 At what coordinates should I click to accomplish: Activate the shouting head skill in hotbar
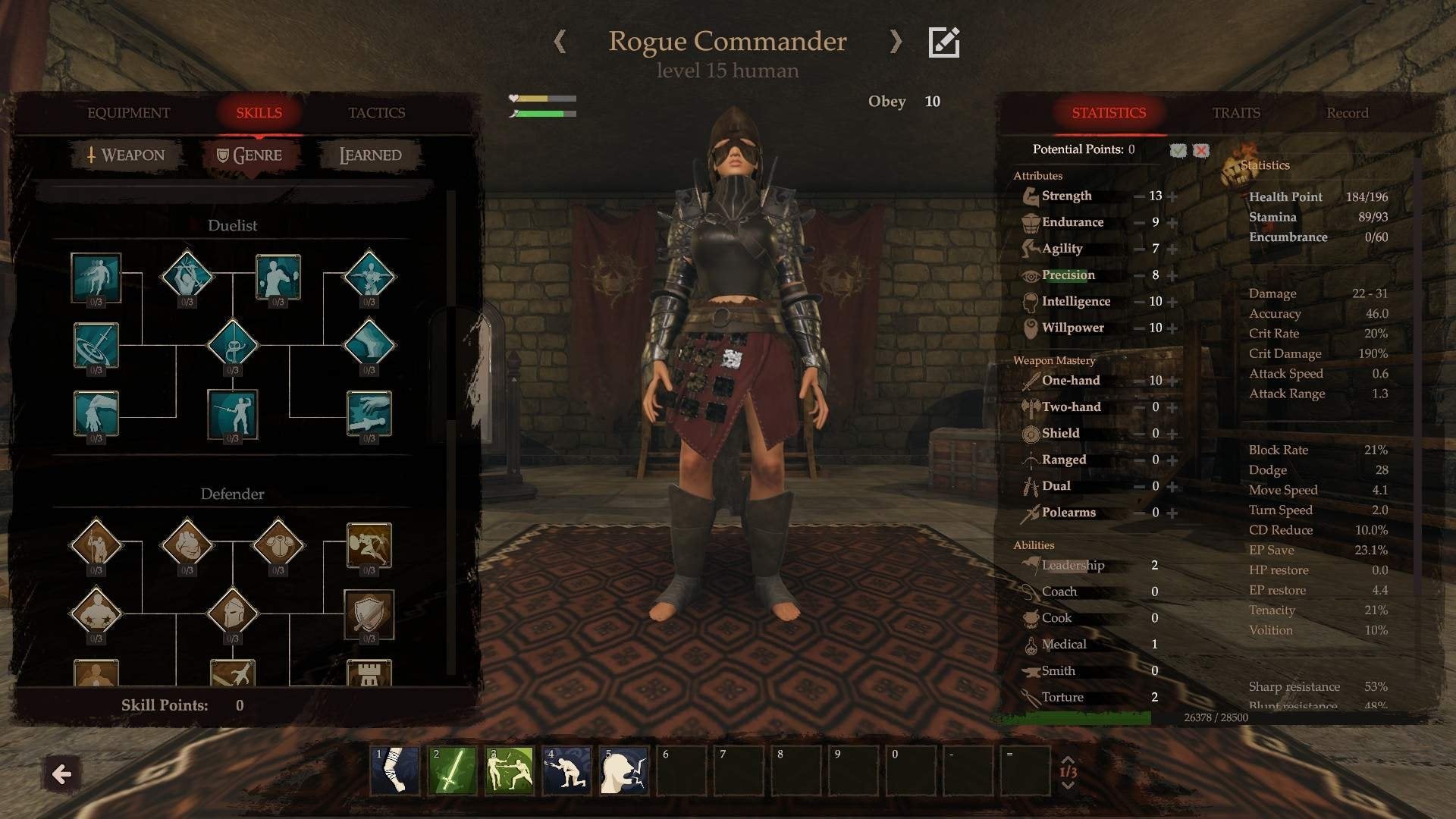(624, 770)
